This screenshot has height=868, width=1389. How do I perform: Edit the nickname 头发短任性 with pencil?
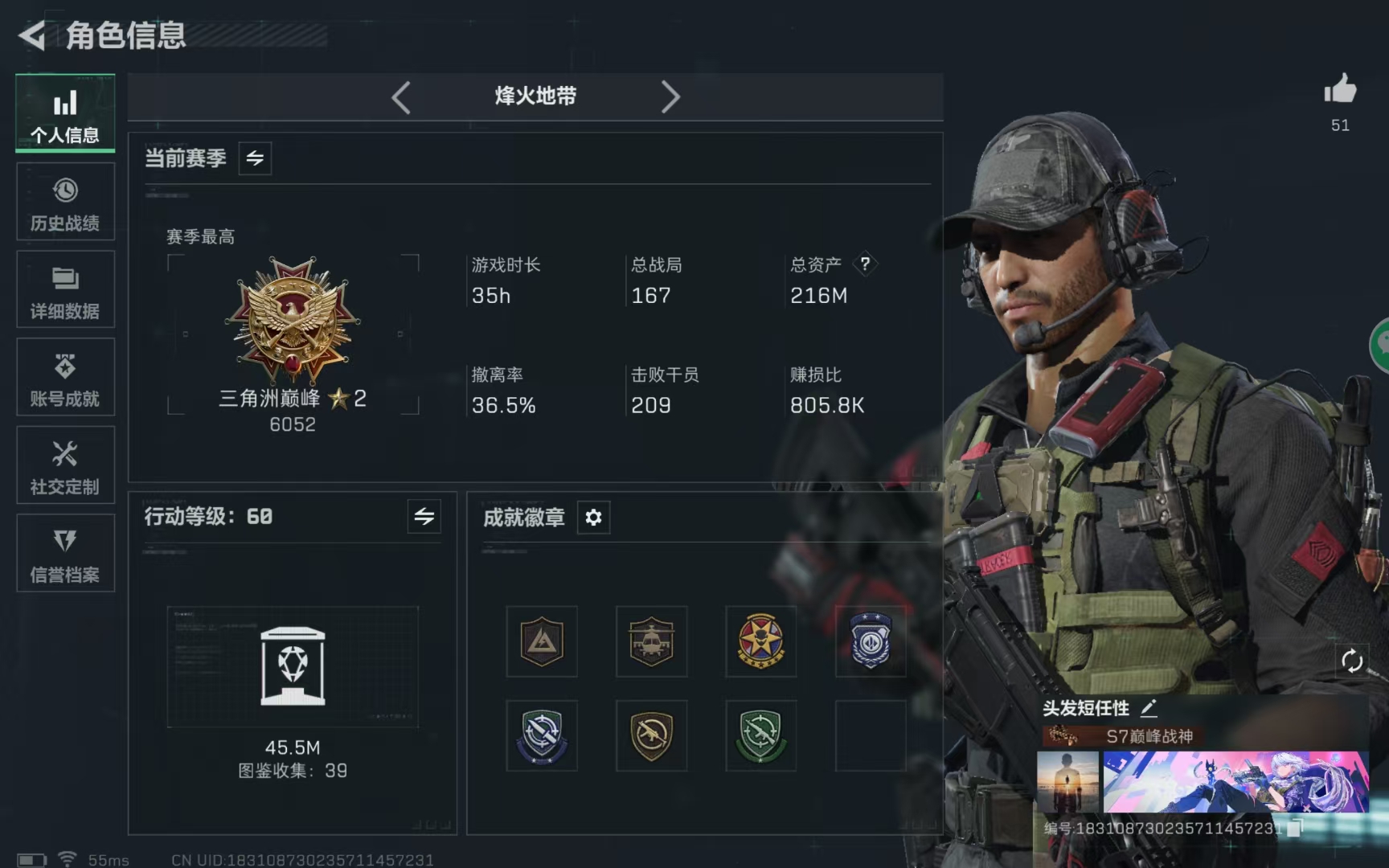tap(1149, 707)
